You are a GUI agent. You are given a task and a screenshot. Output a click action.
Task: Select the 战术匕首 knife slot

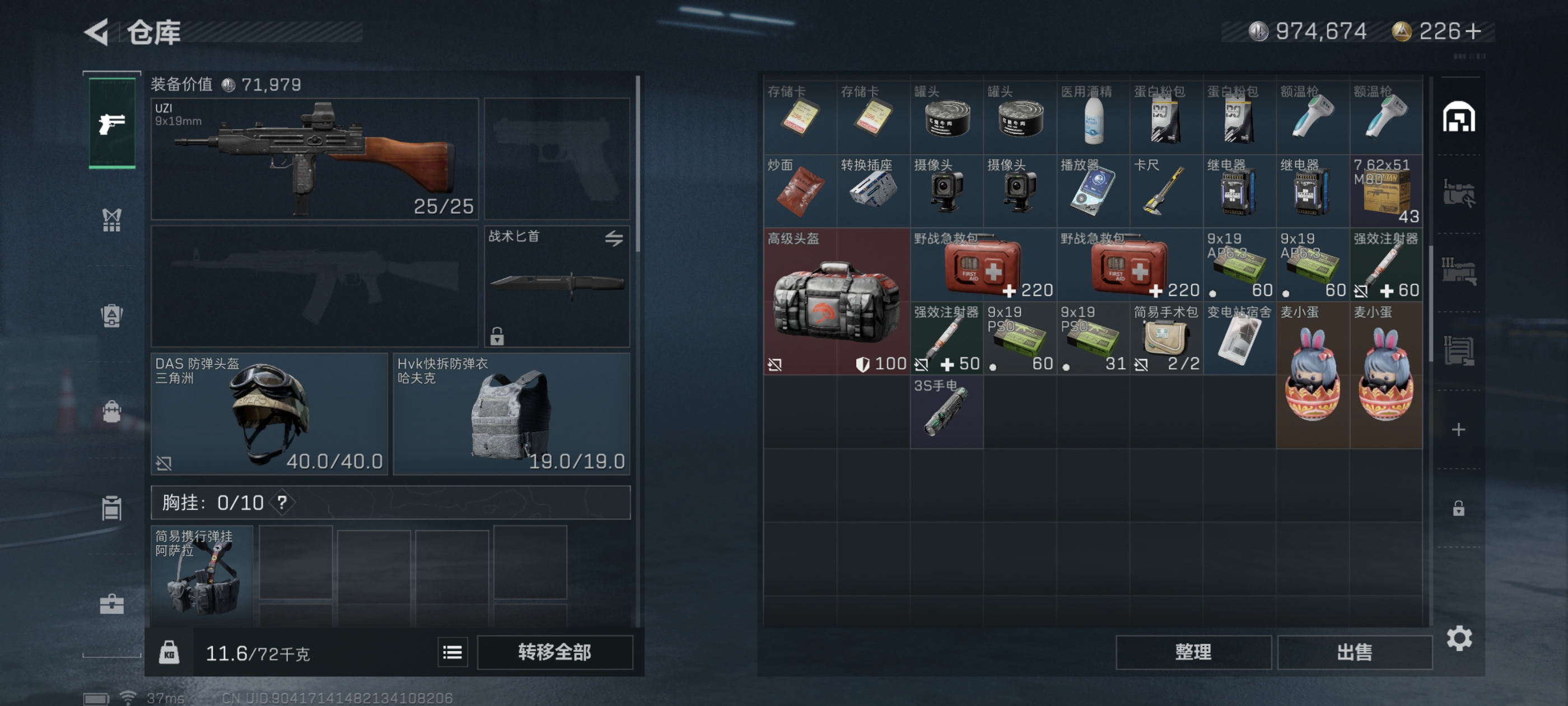coord(556,286)
